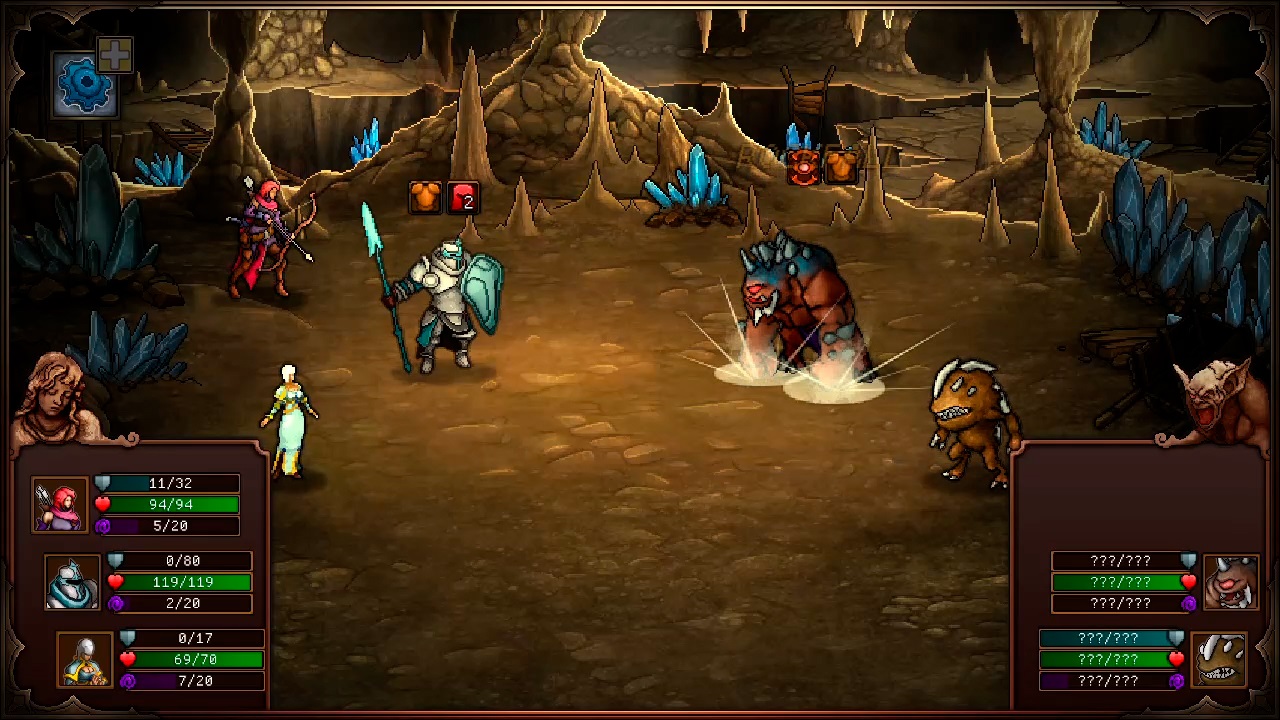
Task: Click the horned ogre portrait in the enemy panel
Action: tap(1229, 581)
